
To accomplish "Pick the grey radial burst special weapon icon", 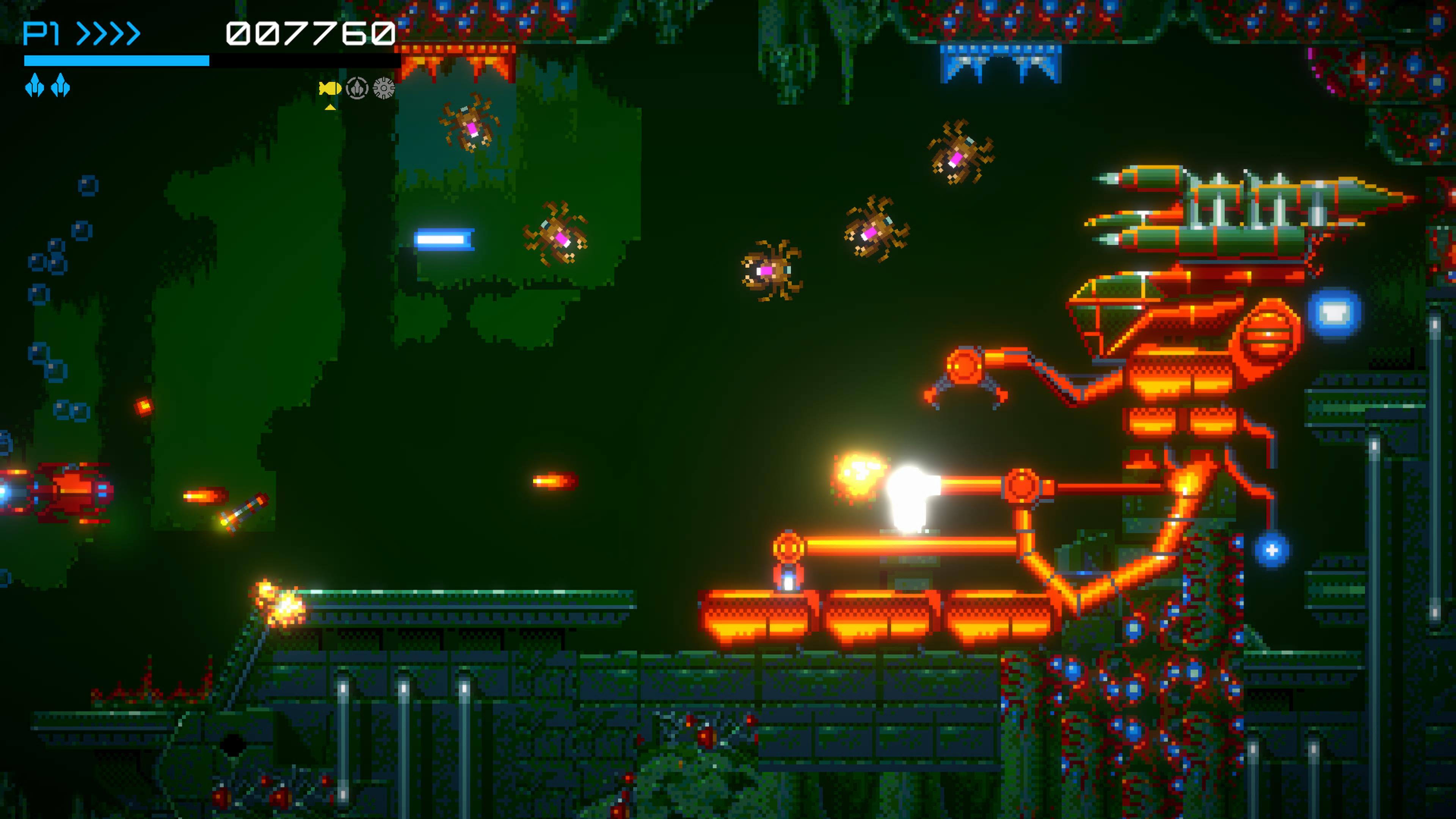I will (384, 88).
